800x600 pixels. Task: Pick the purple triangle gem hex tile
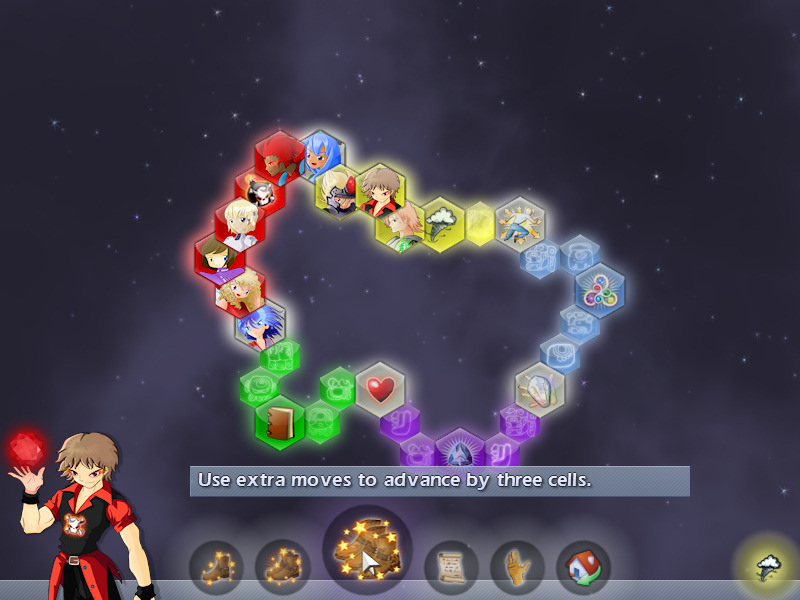460,452
